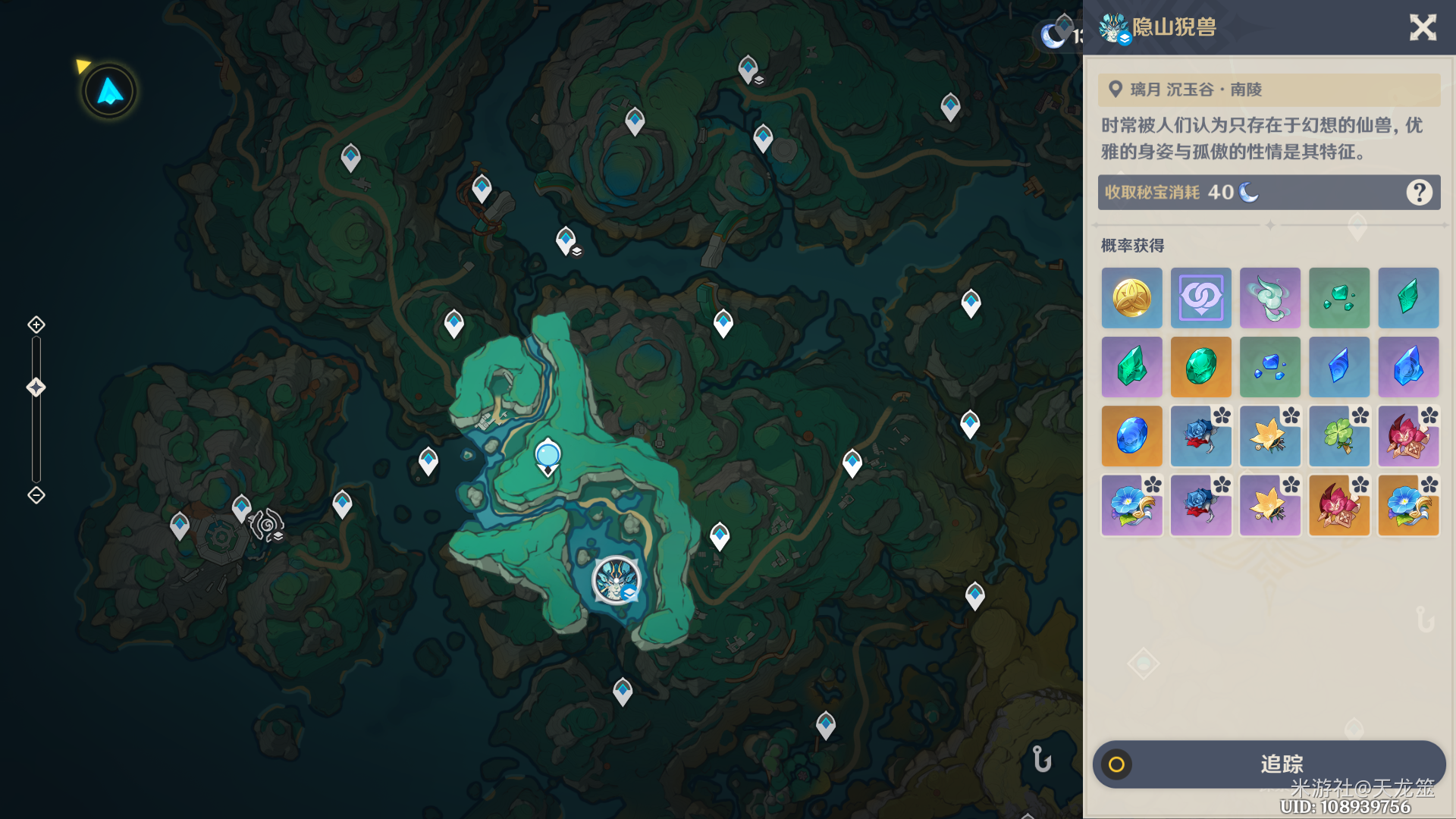Zoom out the map with minus button
Viewport: 1456px width, 819px height.
click(x=36, y=495)
